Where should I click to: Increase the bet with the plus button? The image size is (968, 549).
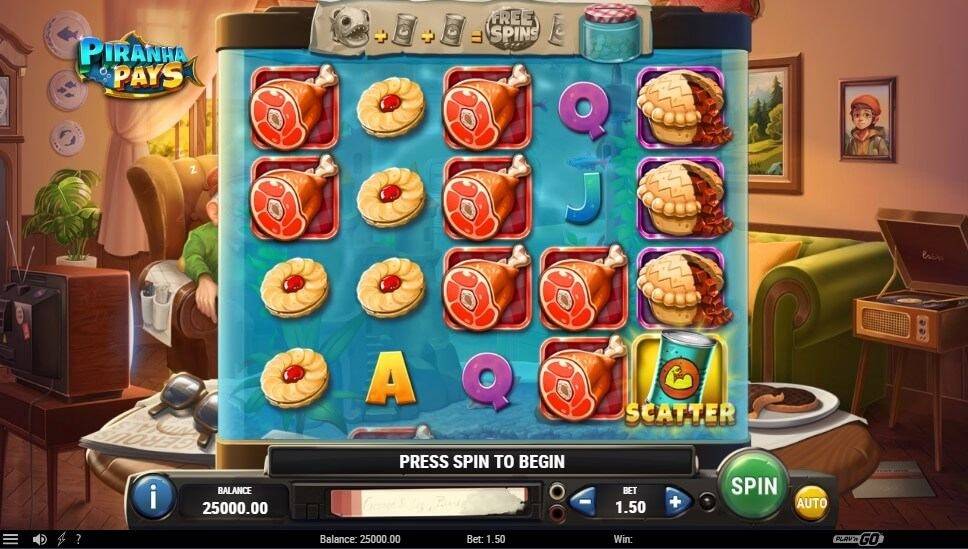(676, 500)
